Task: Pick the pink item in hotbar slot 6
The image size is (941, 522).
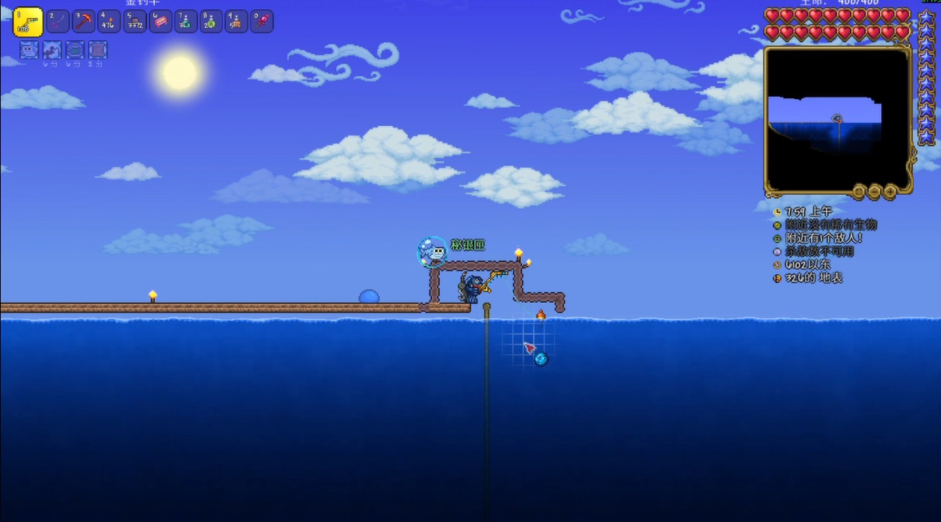Action: [160, 22]
